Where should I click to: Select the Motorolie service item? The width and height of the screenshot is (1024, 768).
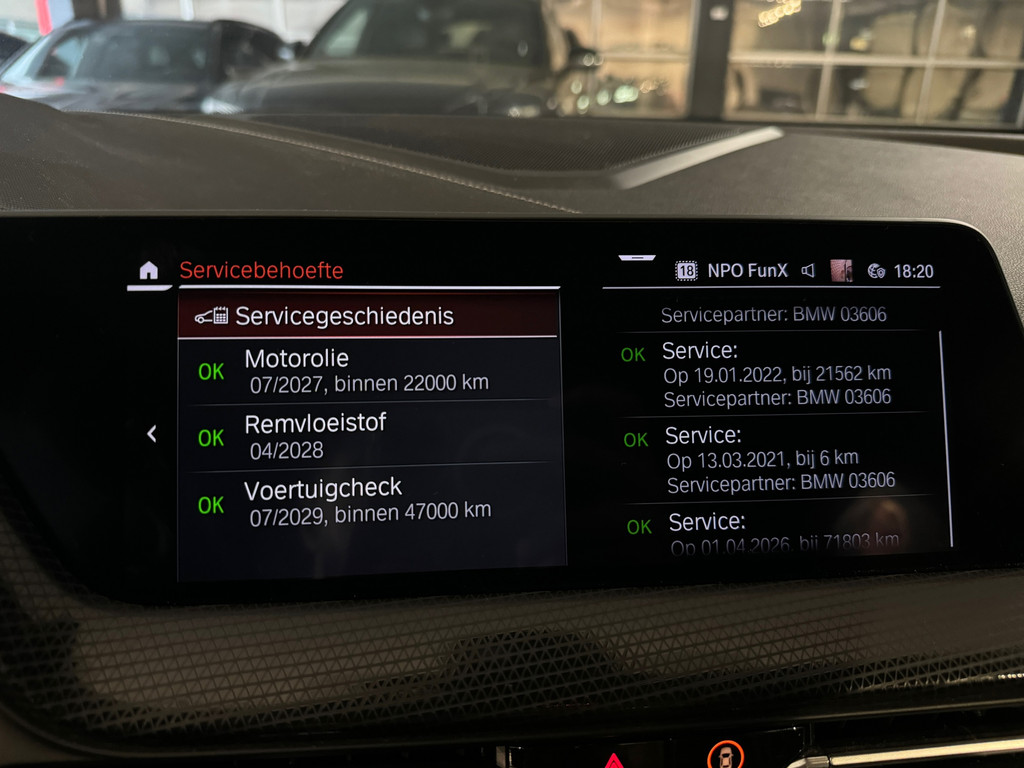(x=367, y=369)
